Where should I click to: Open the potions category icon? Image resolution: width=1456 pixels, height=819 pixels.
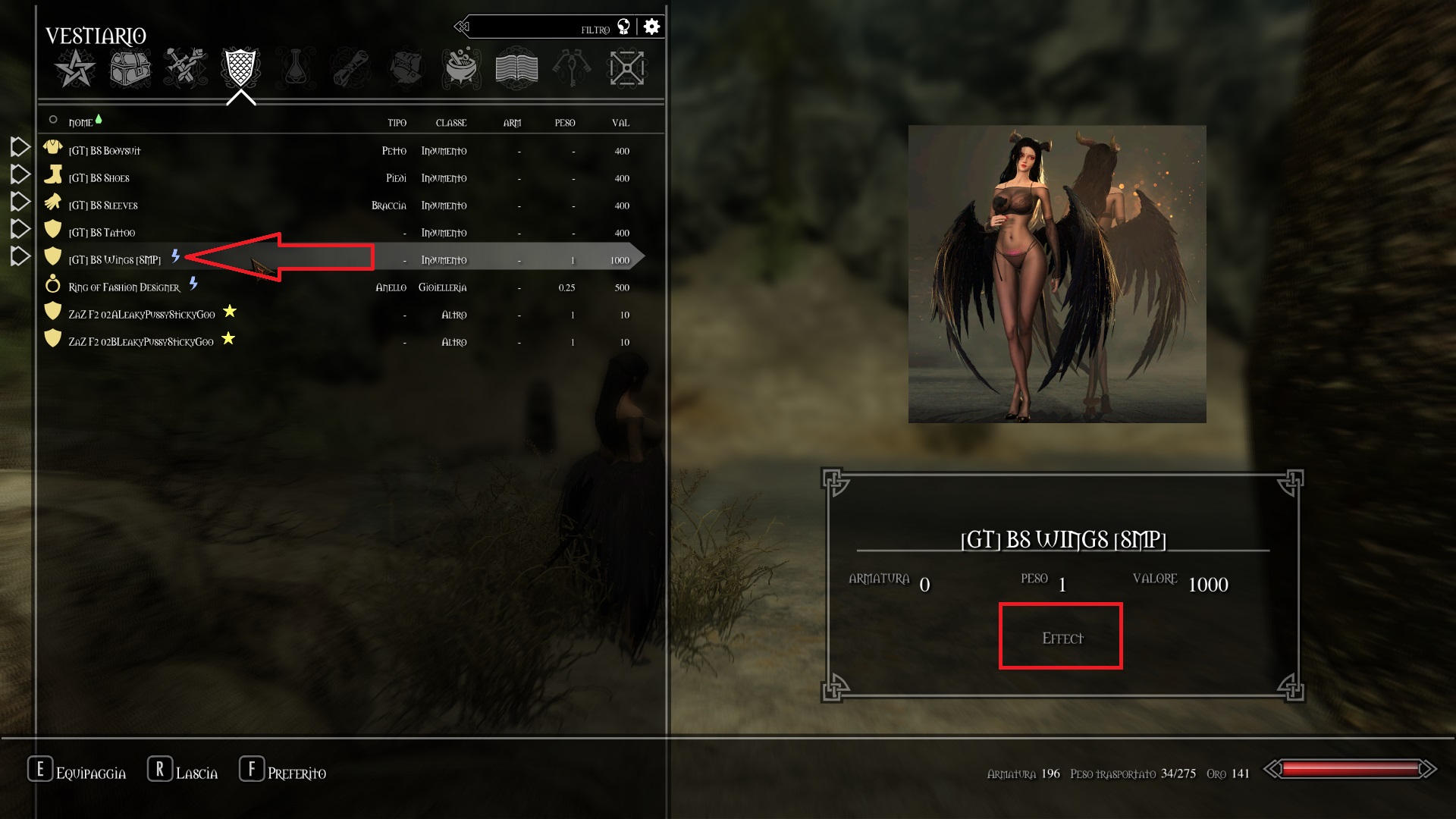pyautogui.click(x=295, y=68)
